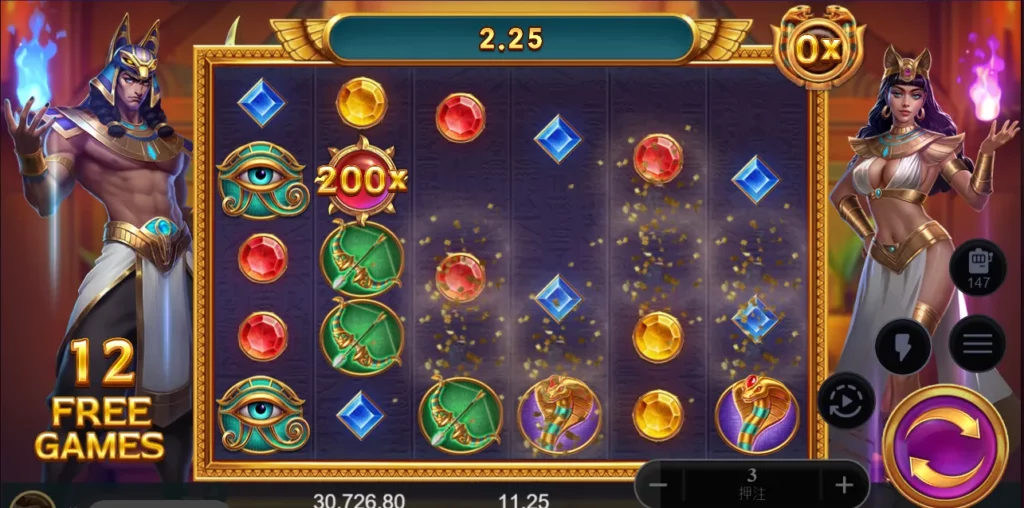The height and width of the screenshot is (508, 1024).
Task: Decrease the bet with the minus button
Action: [x=658, y=486]
